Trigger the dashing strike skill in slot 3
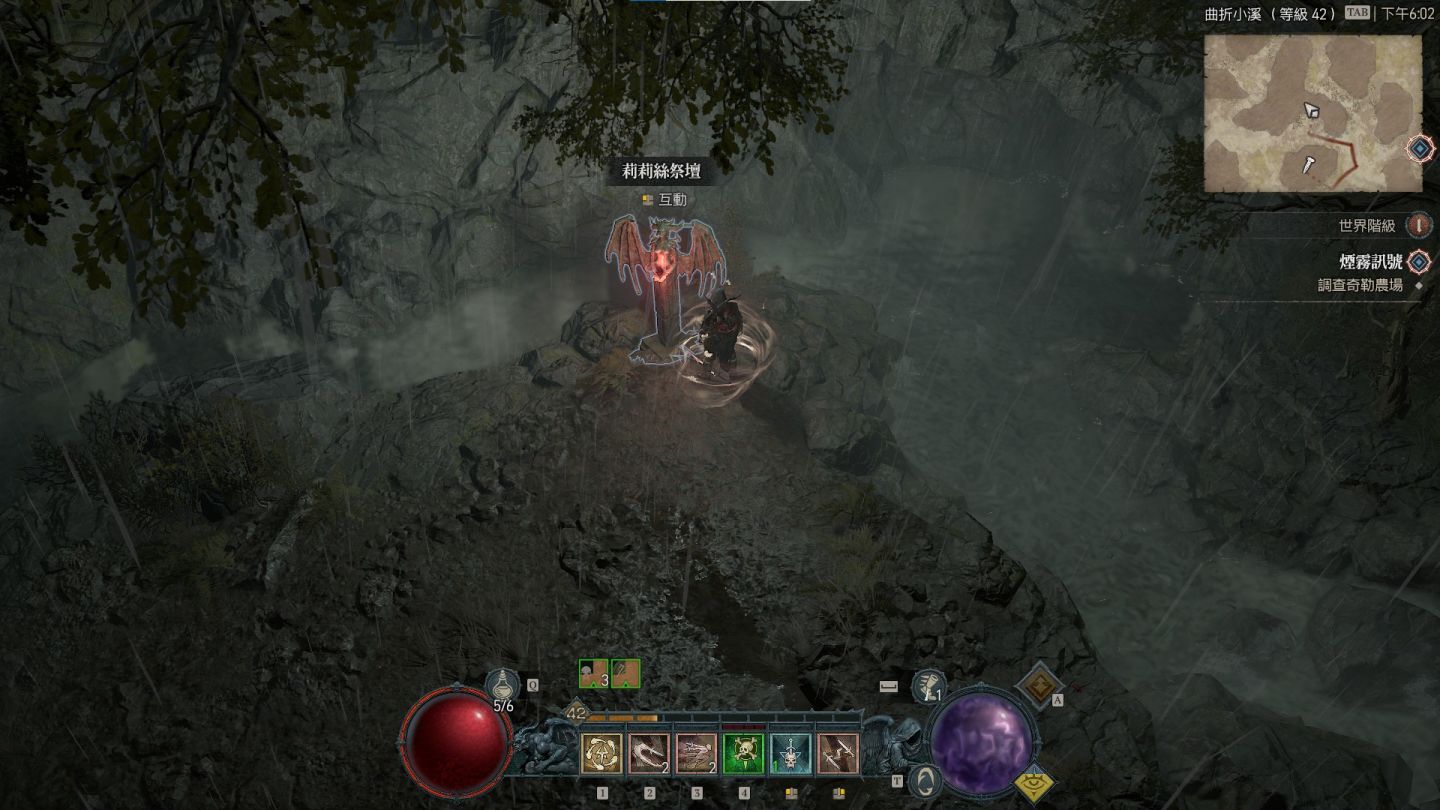The height and width of the screenshot is (810, 1440). tap(696, 754)
